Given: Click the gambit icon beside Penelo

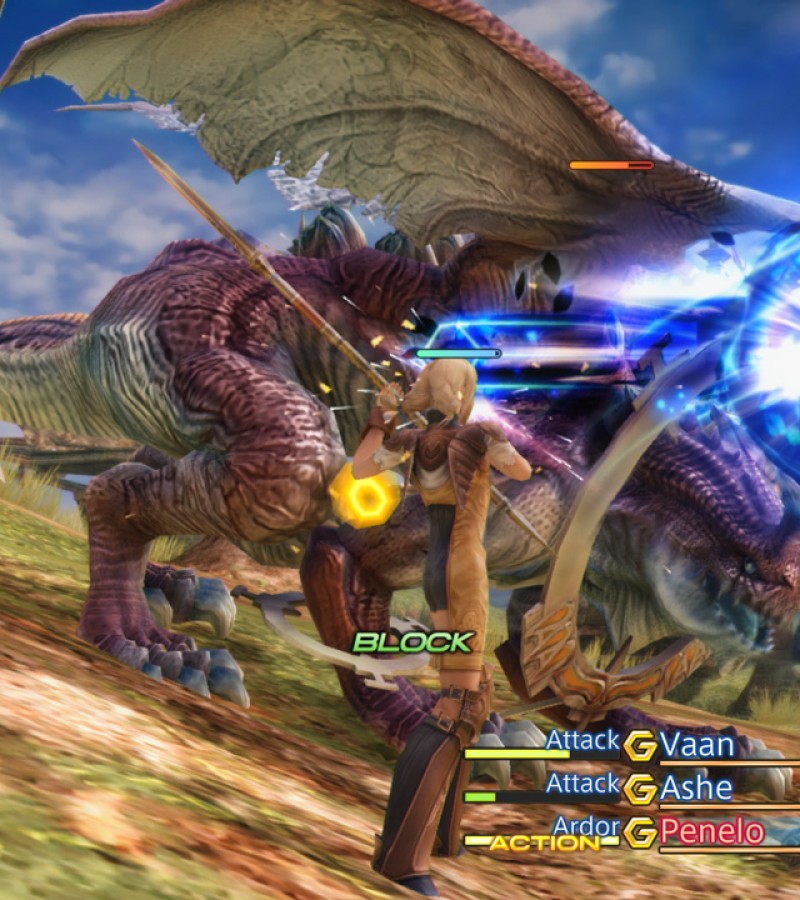Looking at the screenshot, I should click(640, 832).
